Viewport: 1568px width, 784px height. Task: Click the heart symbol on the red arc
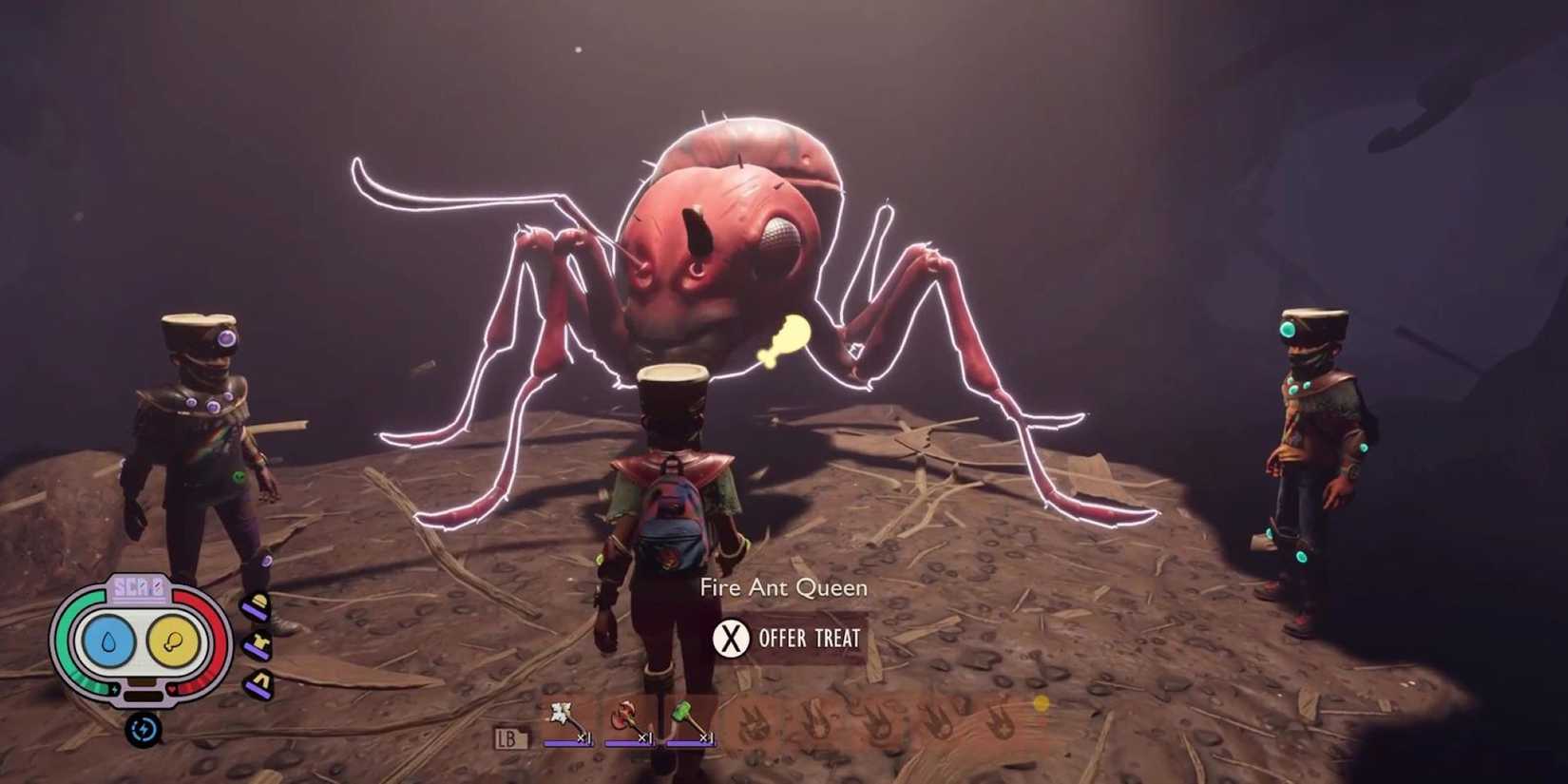click(171, 690)
